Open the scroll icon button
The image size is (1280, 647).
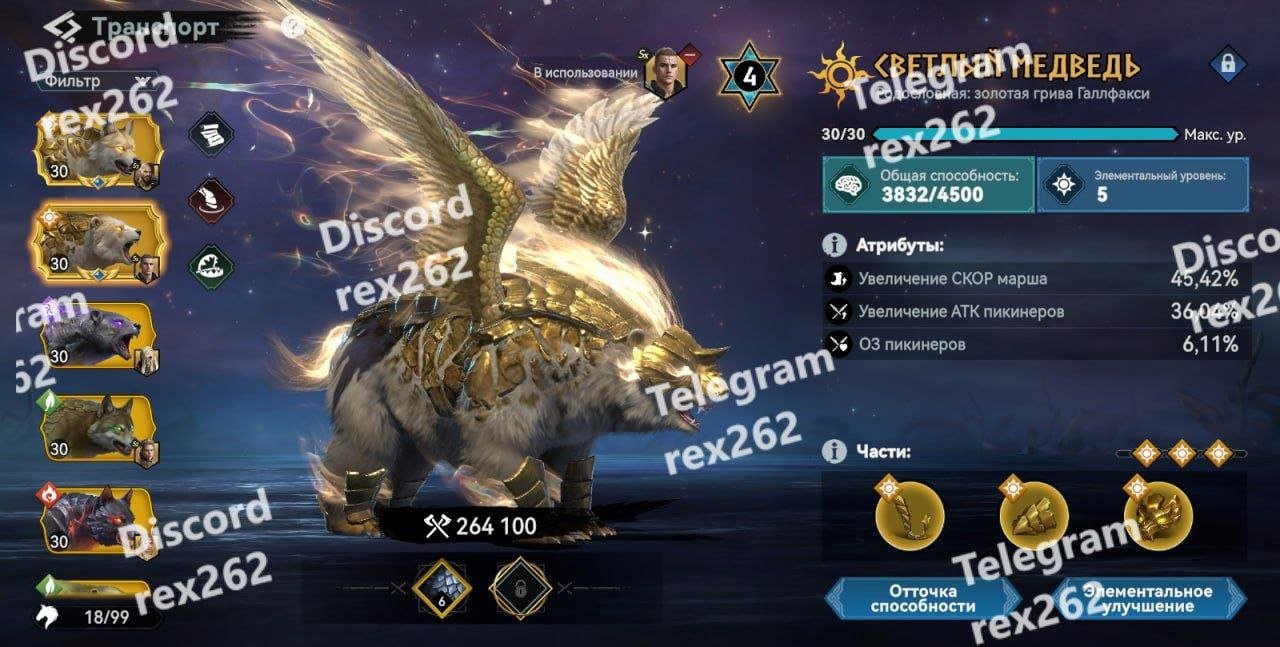(211, 133)
